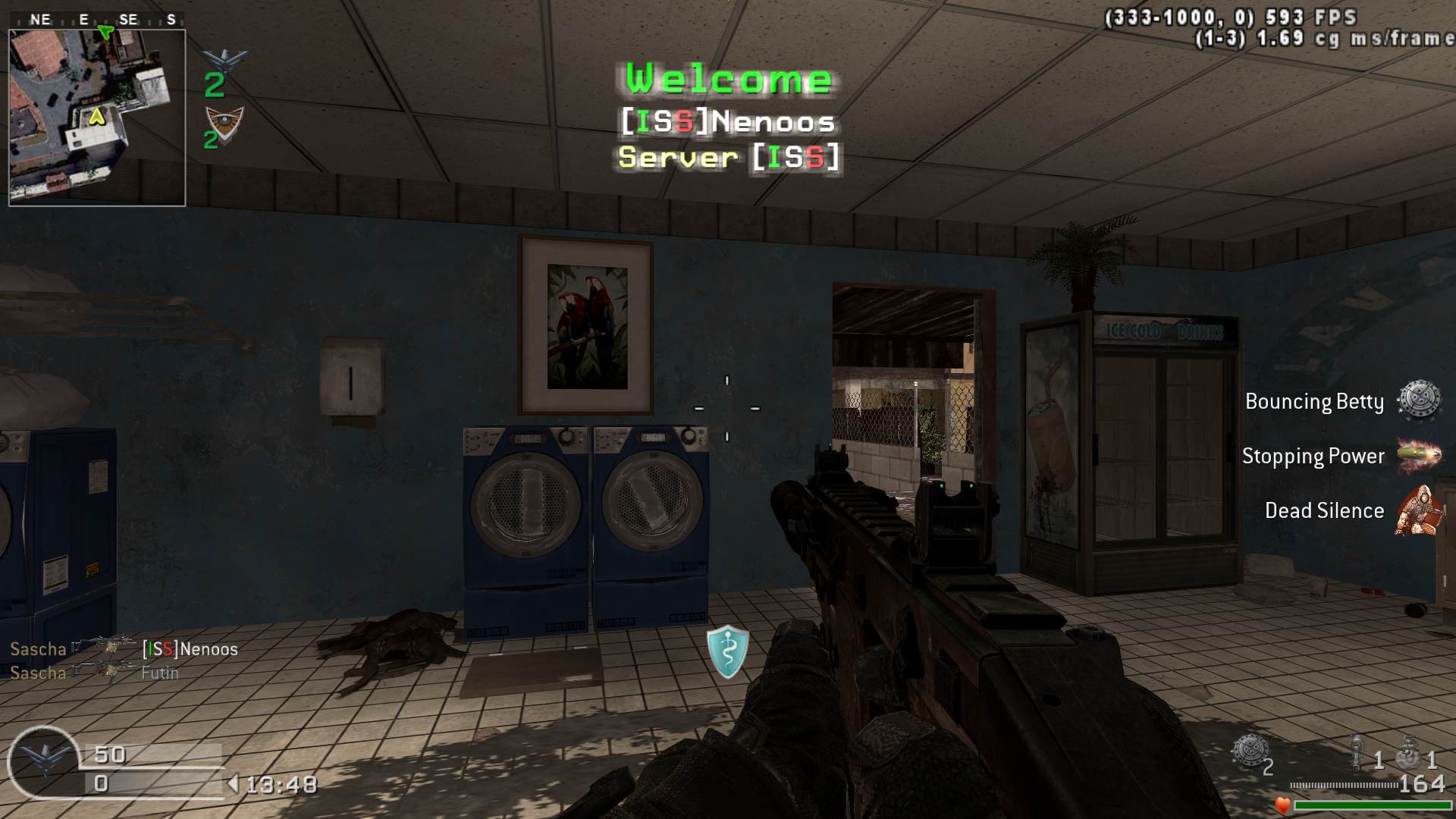Click the Stopping Power bullet icon
The width and height of the screenshot is (1456, 819).
(x=1418, y=455)
